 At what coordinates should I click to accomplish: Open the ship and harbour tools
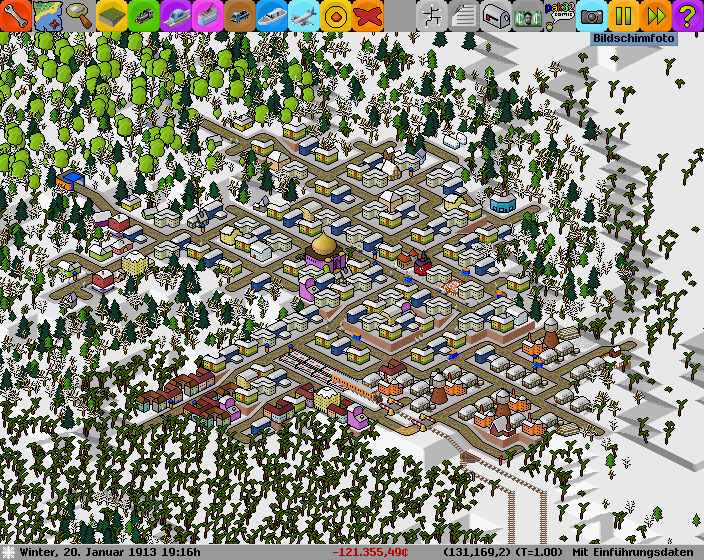(x=271, y=15)
